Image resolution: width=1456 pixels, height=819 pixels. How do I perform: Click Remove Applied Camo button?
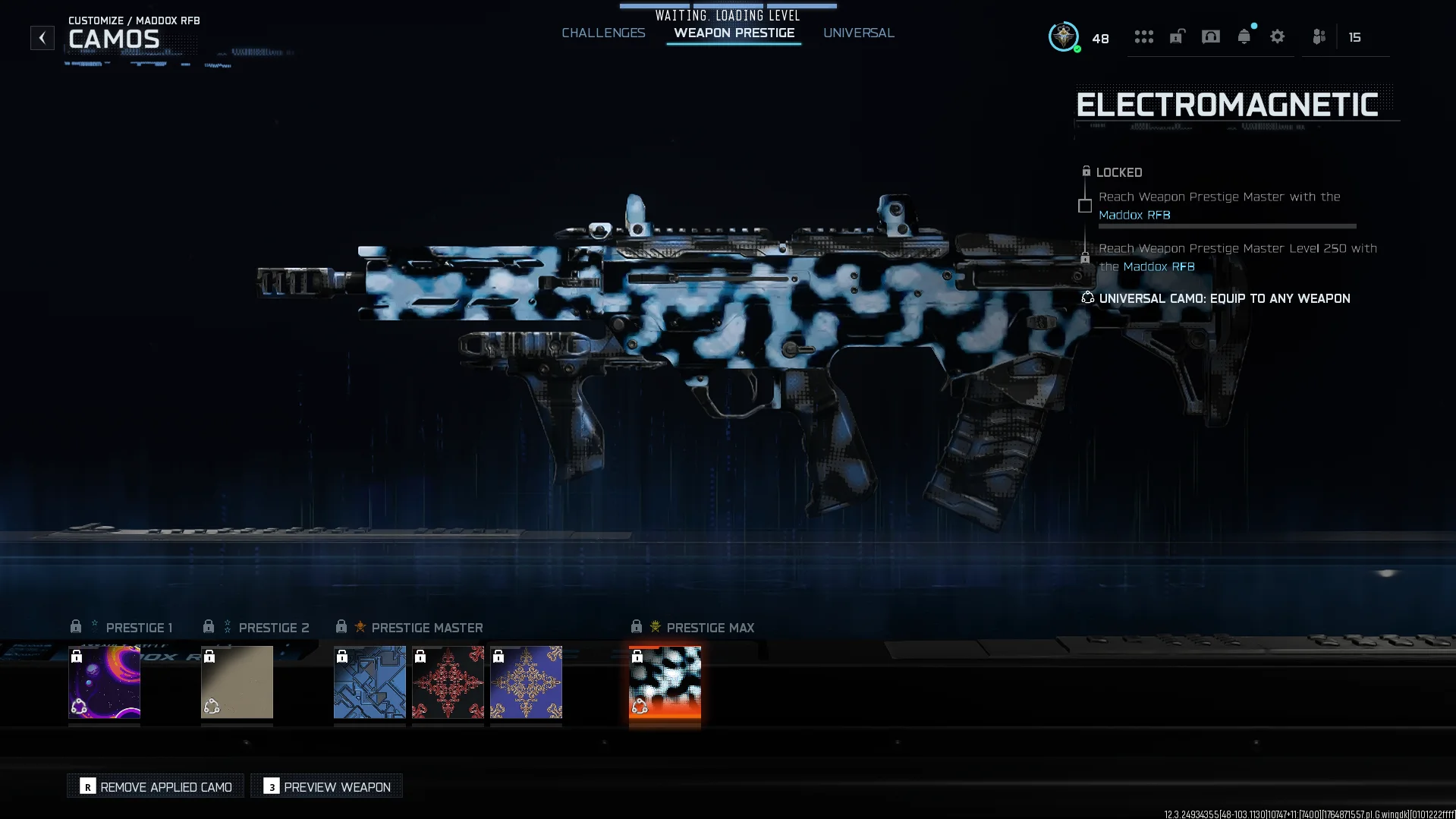pyautogui.click(x=155, y=786)
